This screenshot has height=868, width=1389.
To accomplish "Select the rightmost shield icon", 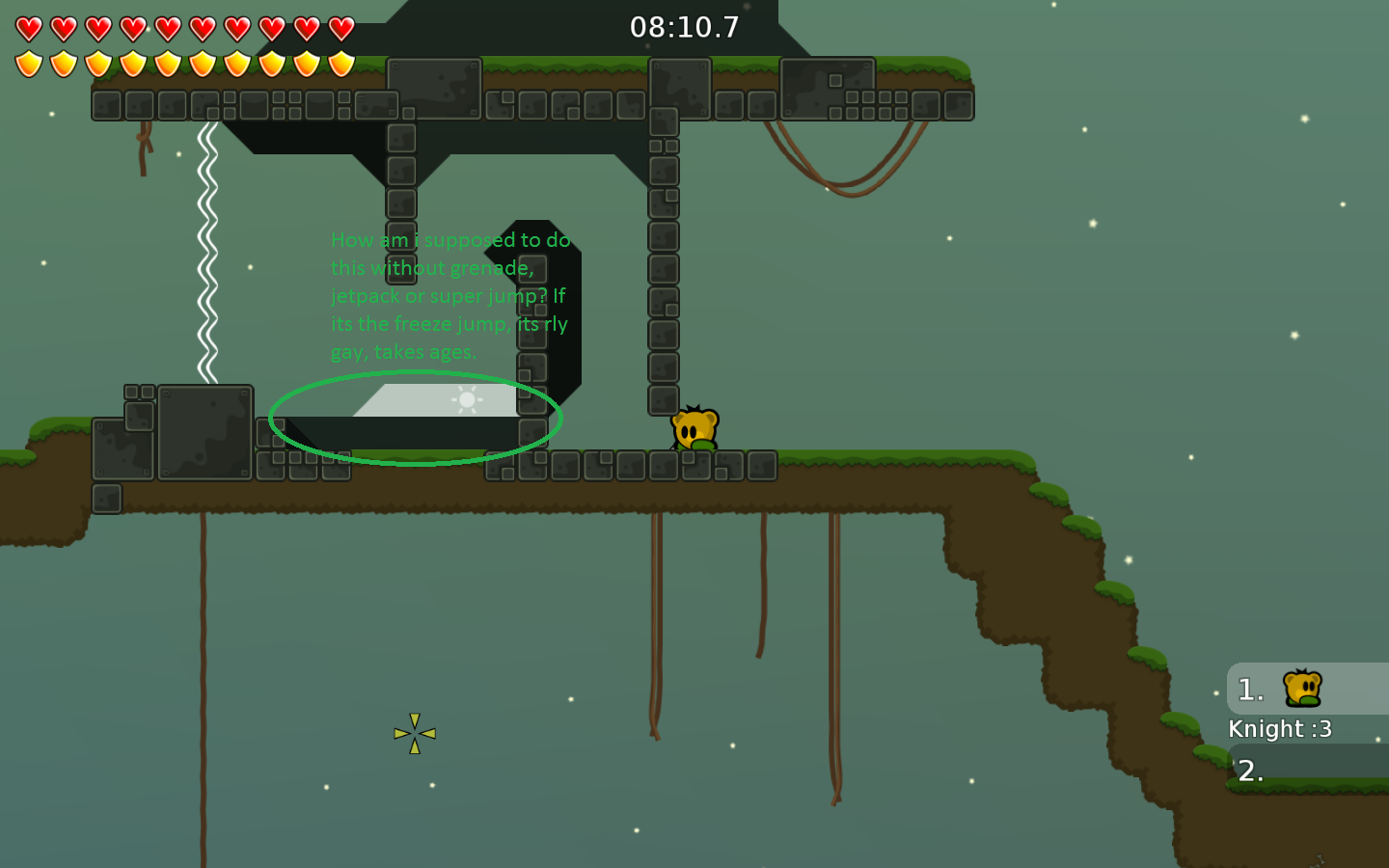I will coord(341,63).
